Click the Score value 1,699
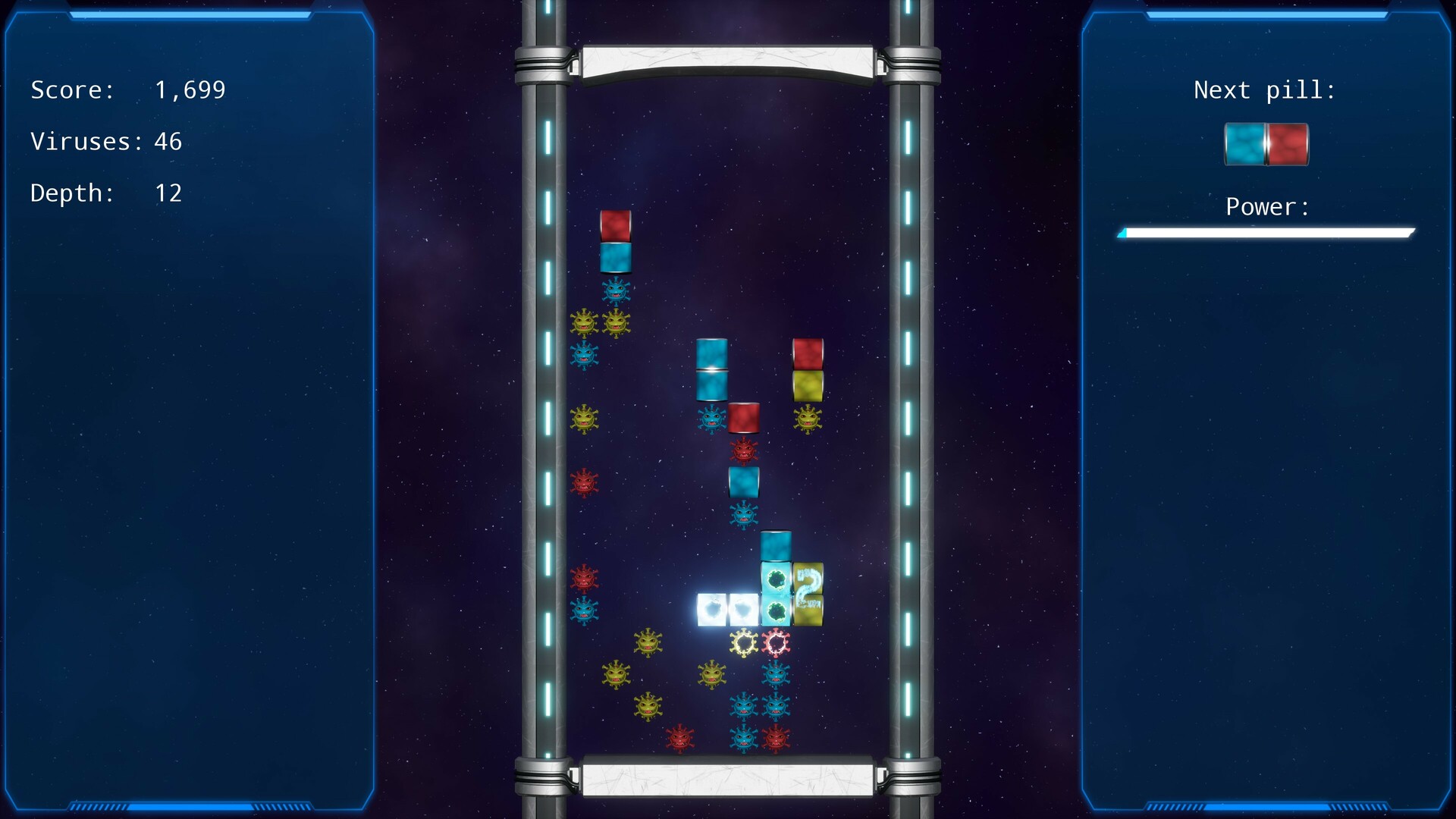Screen dimensions: 1456x819 pos(190,89)
